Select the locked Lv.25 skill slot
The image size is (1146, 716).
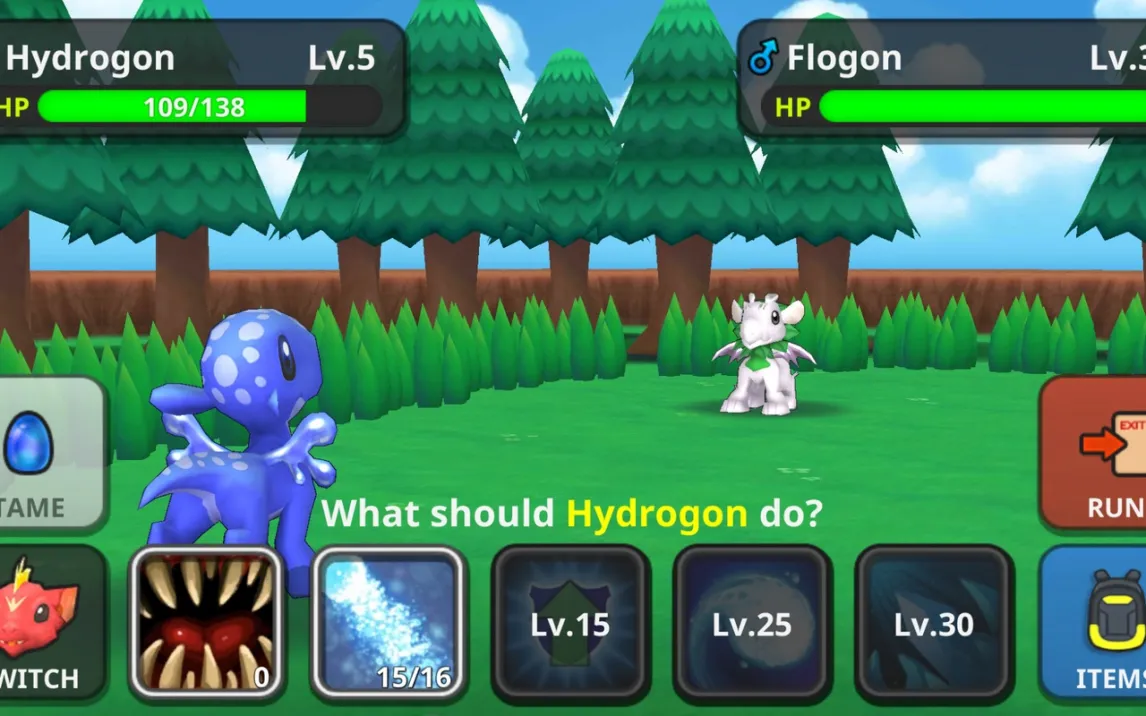(752, 623)
